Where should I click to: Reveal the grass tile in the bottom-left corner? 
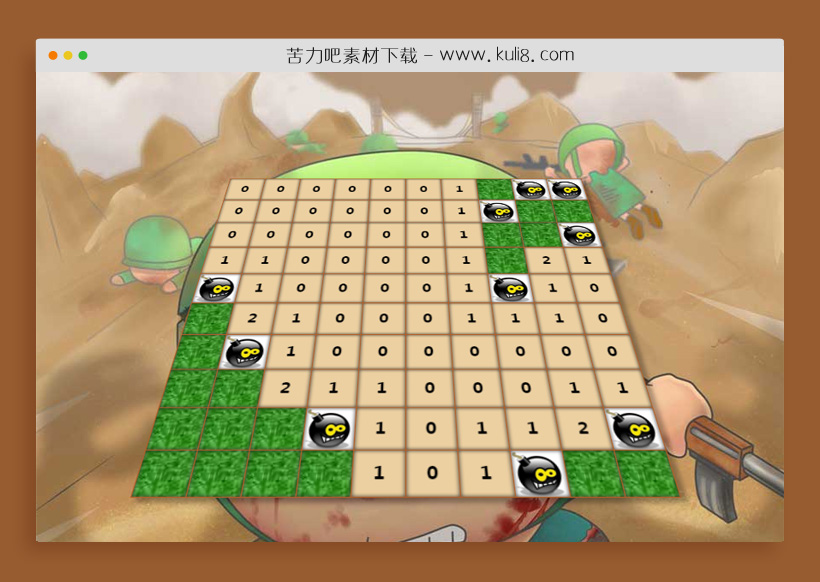tap(161, 474)
